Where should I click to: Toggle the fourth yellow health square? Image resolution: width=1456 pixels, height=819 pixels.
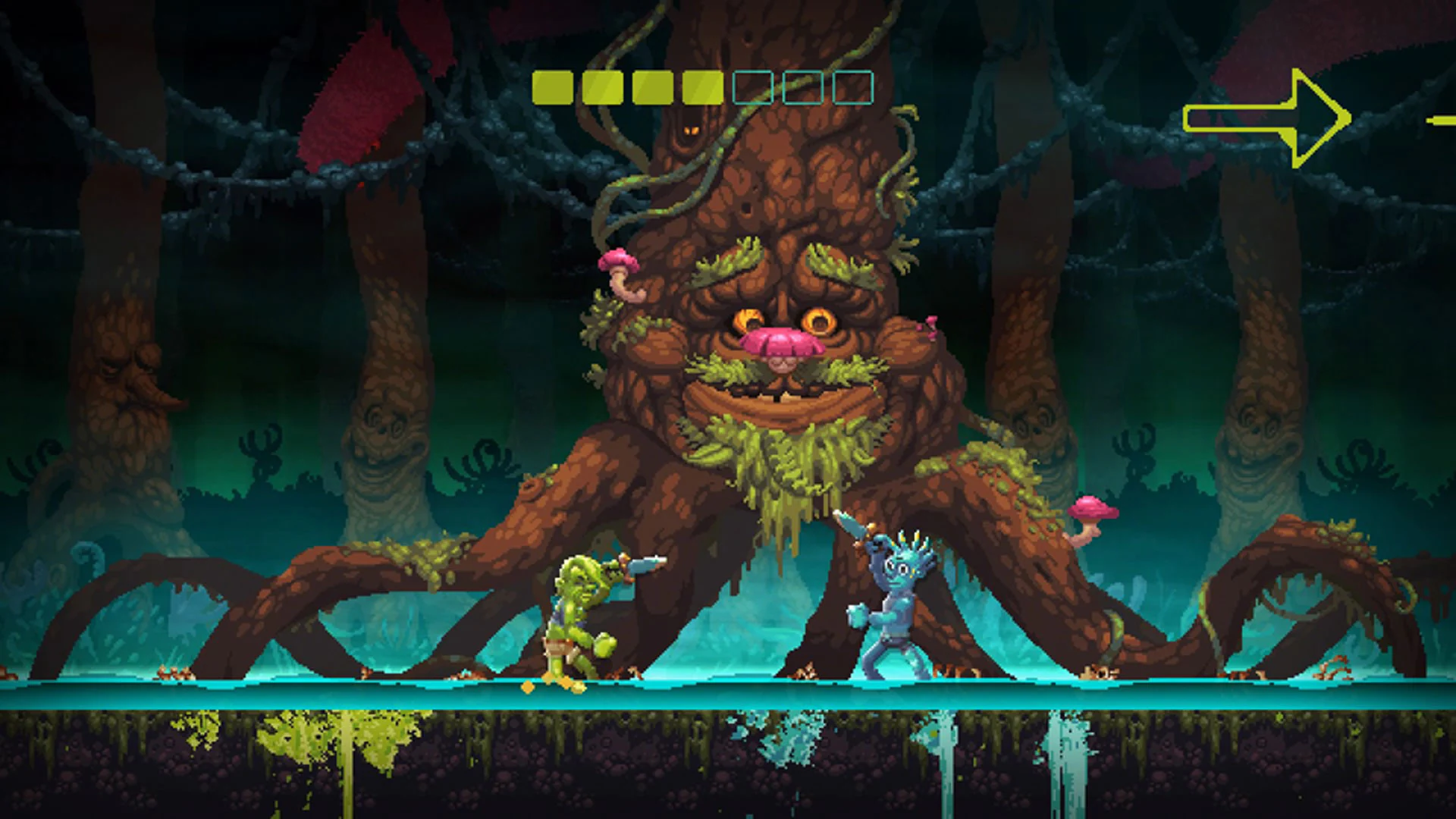coord(701,88)
